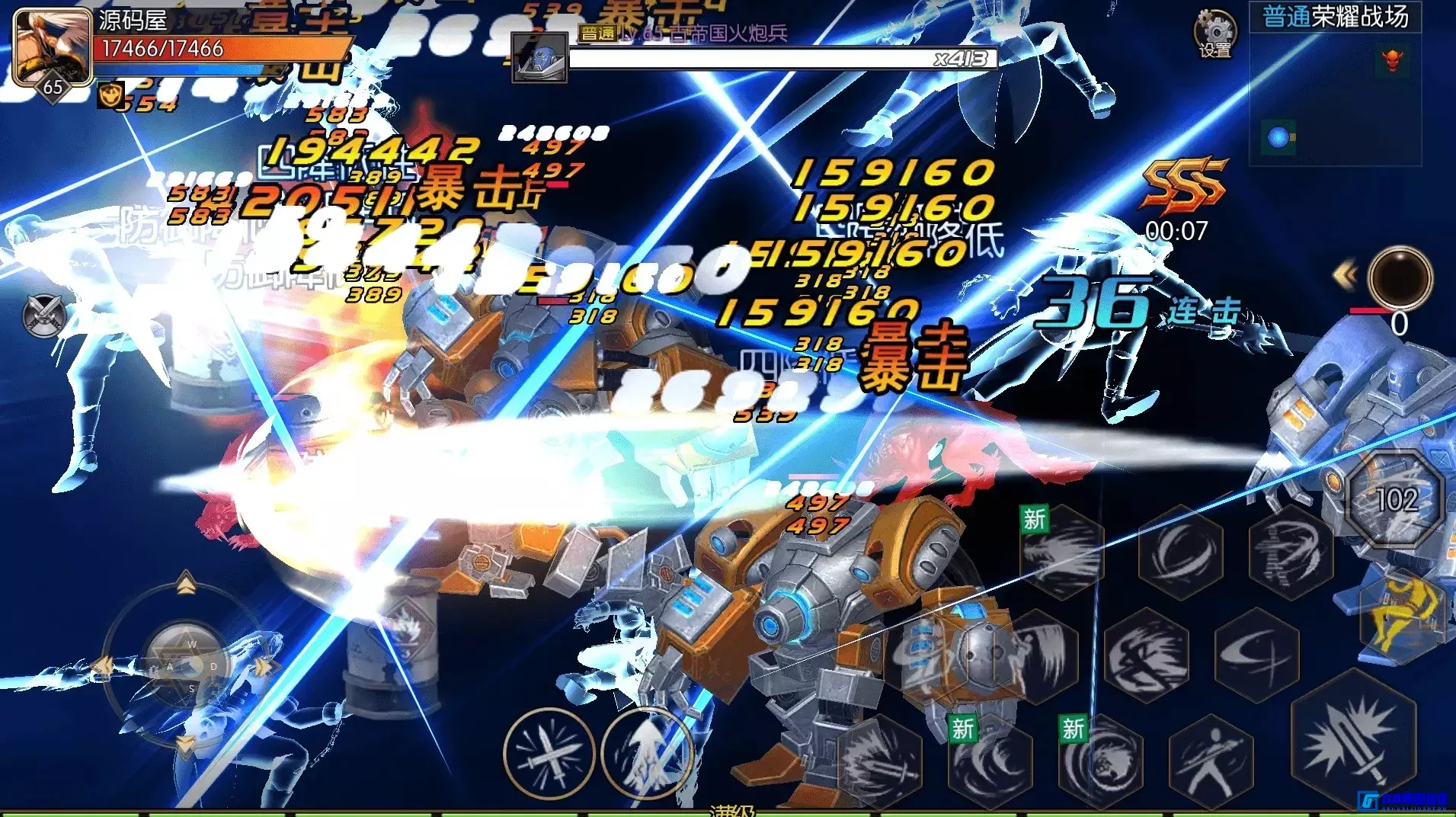1456x817 pixels.
Task: Click the crossed swords round icon on left edge
Action: point(43,316)
